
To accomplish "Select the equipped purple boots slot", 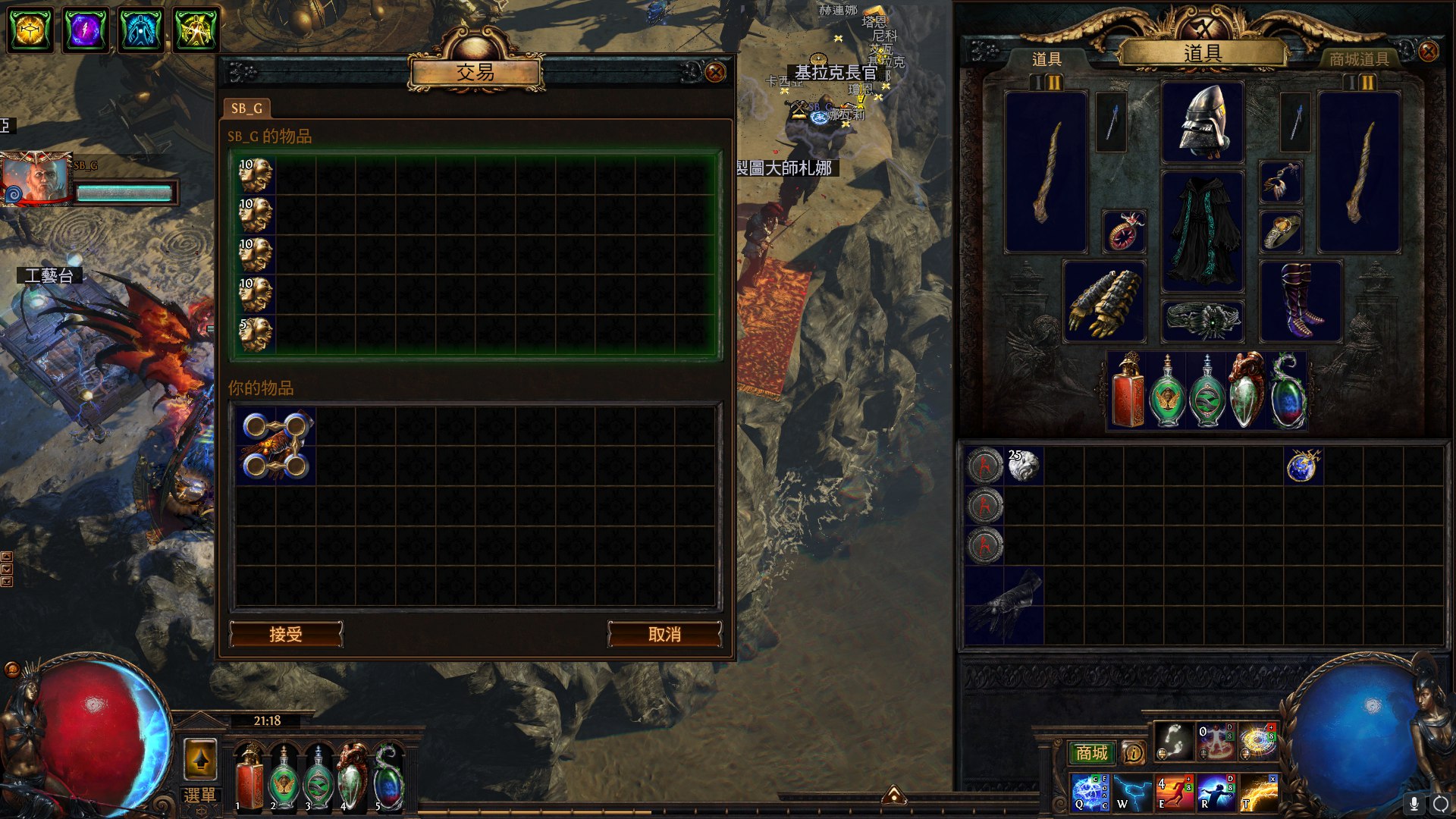I will [1301, 302].
